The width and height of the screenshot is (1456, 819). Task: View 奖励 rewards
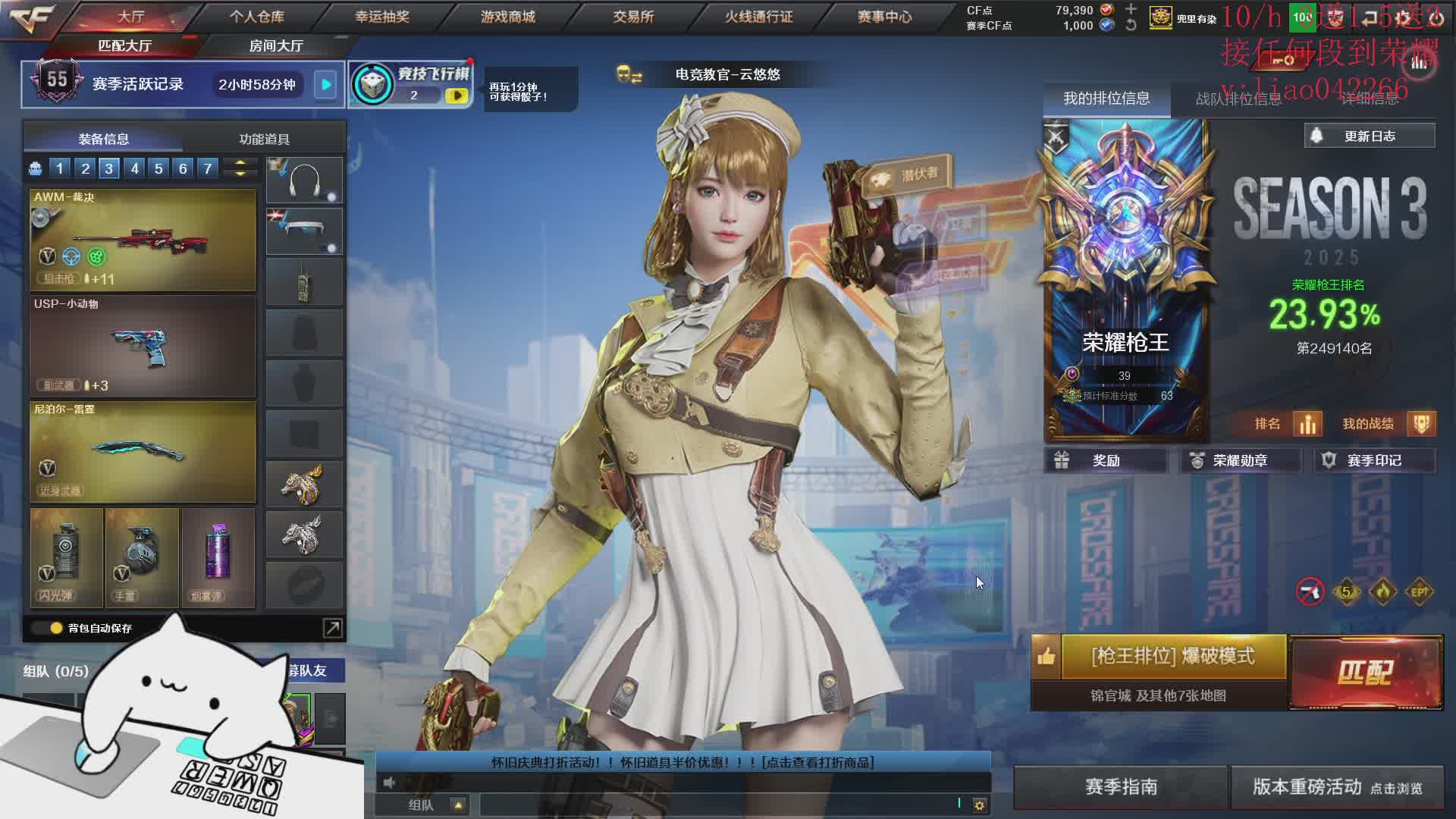click(x=1105, y=461)
